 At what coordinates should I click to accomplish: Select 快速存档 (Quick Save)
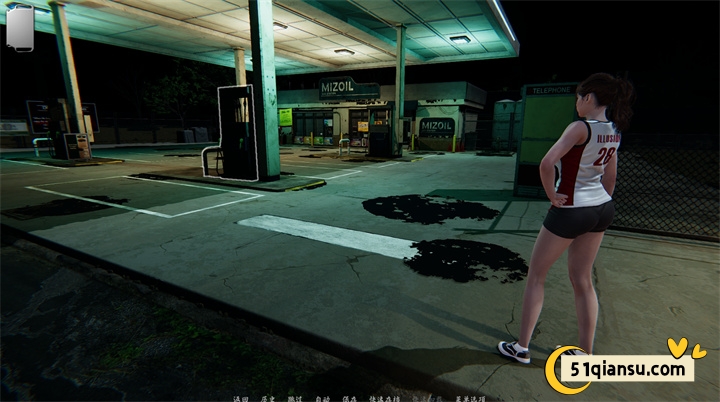[x=382, y=398]
